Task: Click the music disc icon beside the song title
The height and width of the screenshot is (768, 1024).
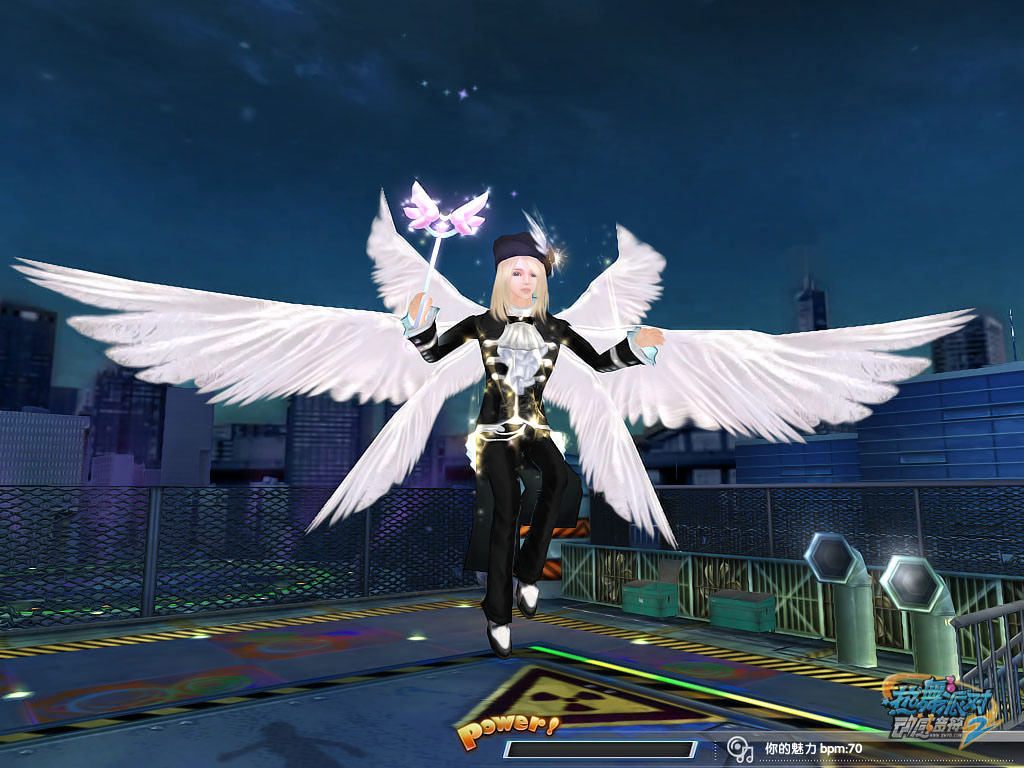Action: (740, 748)
